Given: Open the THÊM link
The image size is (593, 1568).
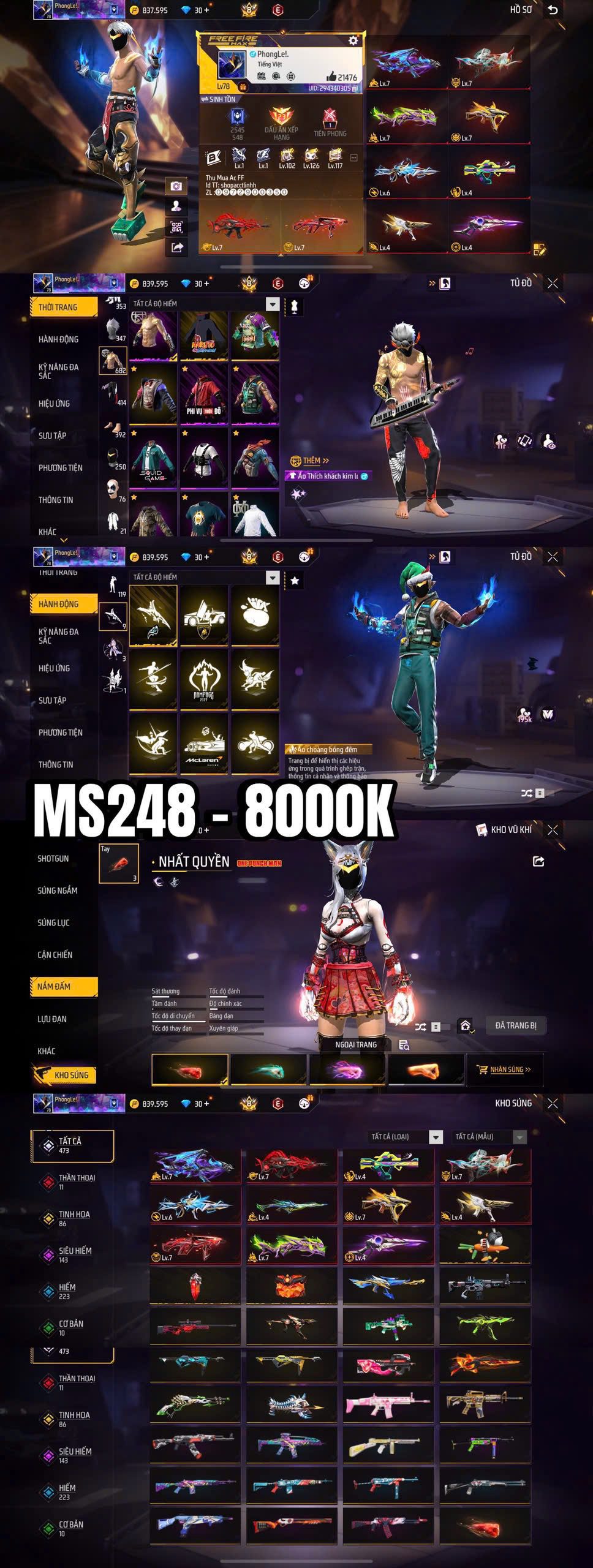Looking at the screenshot, I should tap(311, 461).
